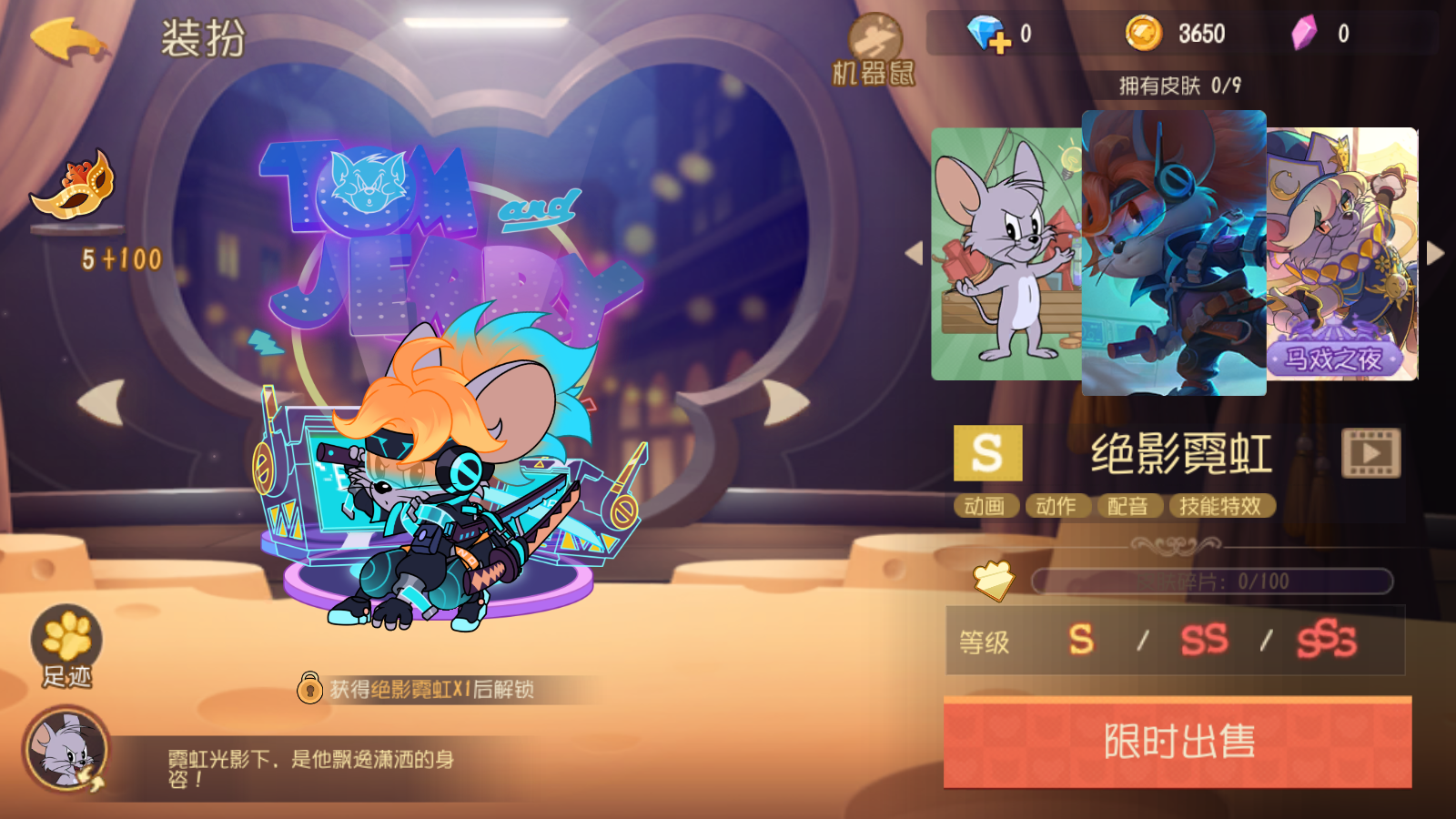Click the lock icon on unlock banner
This screenshot has width=1456, height=819.
309,690
